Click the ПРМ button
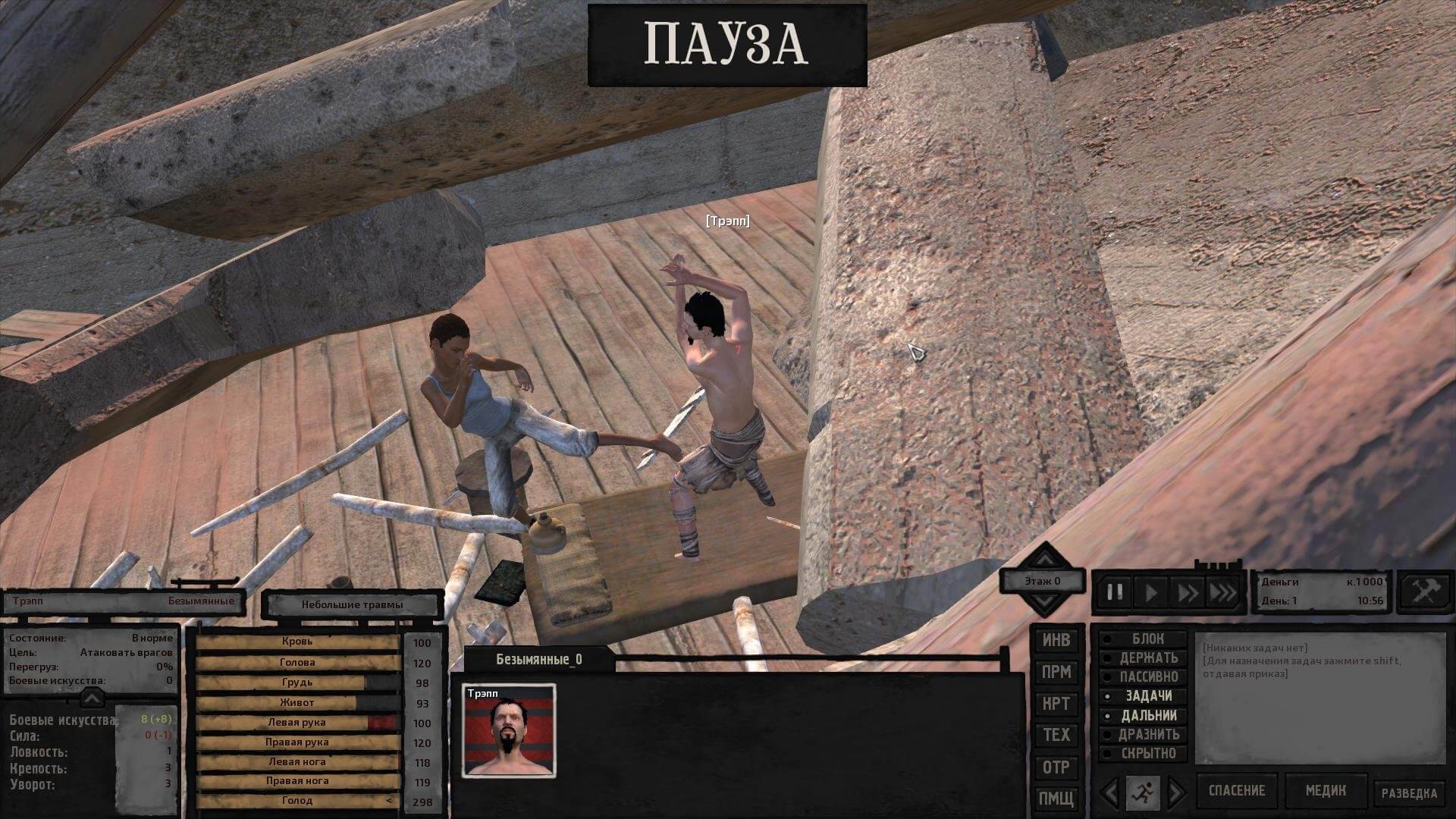 pyautogui.click(x=1056, y=672)
